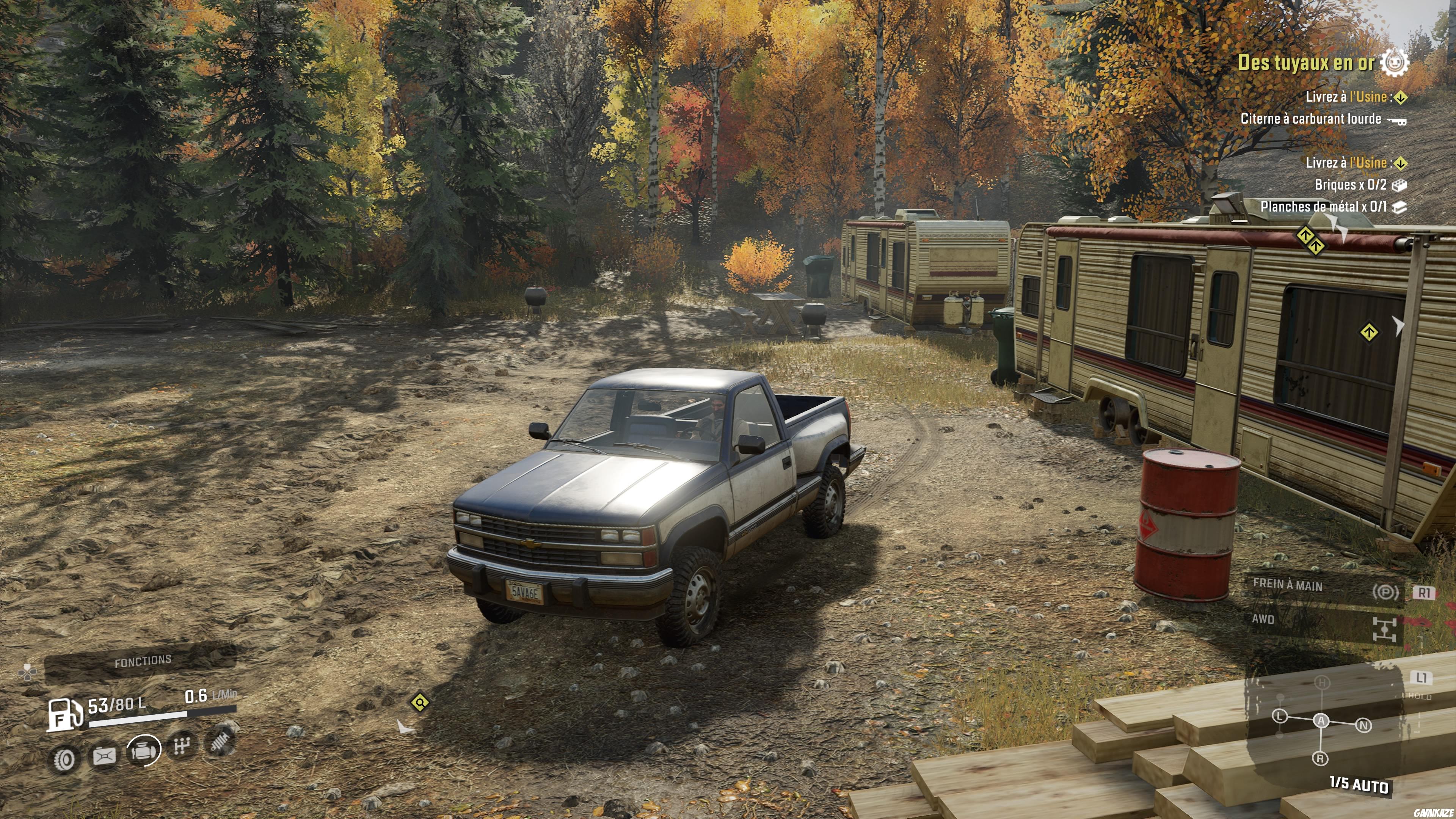Engage the Reverse gear R
This screenshot has height=819, width=1456.
pos(1320,758)
